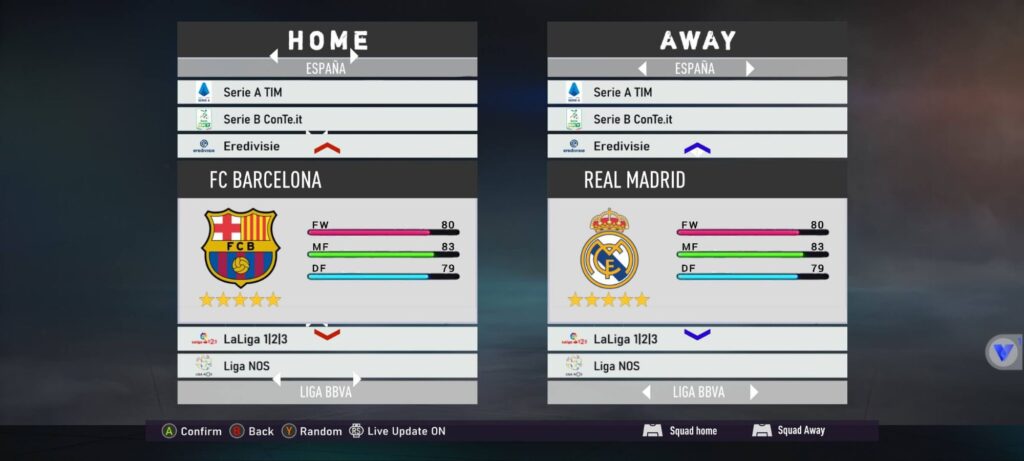The image size is (1024, 461).
Task: Select Serie A TIM in the Away list
Action: point(697,92)
